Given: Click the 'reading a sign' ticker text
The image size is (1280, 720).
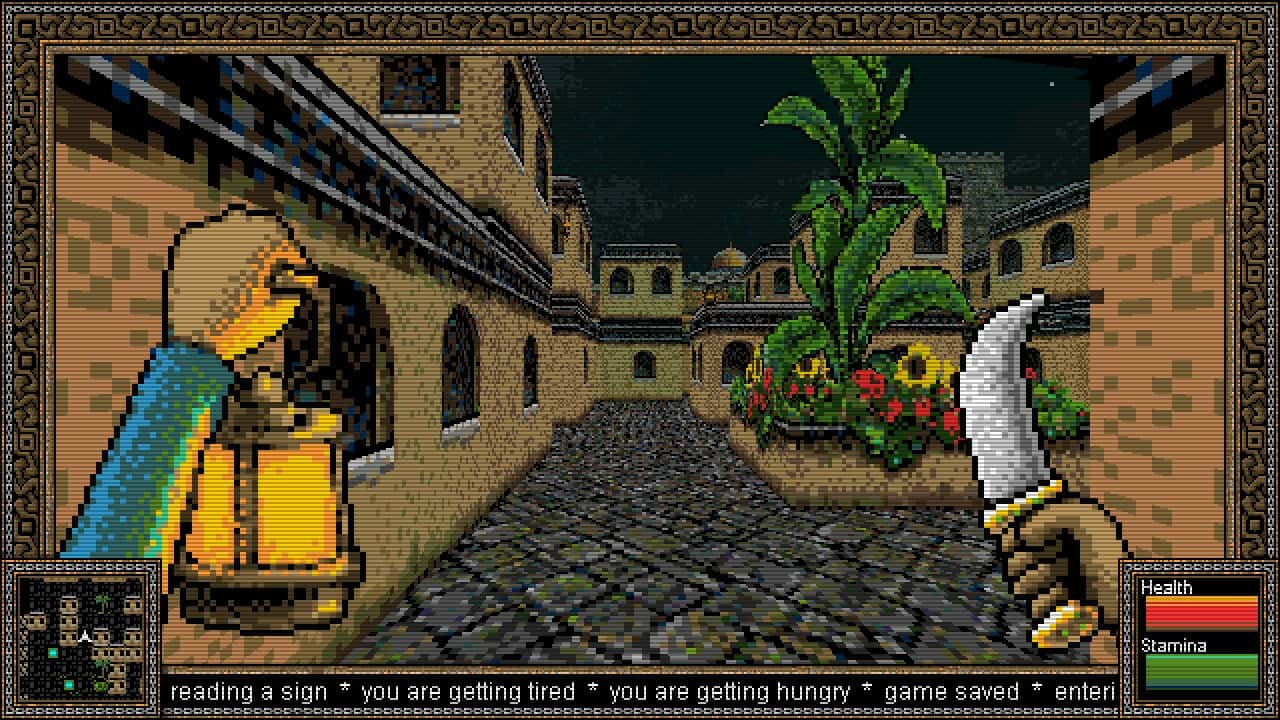Looking at the screenshot, I should pyautogui.click(x=250, y=691).
